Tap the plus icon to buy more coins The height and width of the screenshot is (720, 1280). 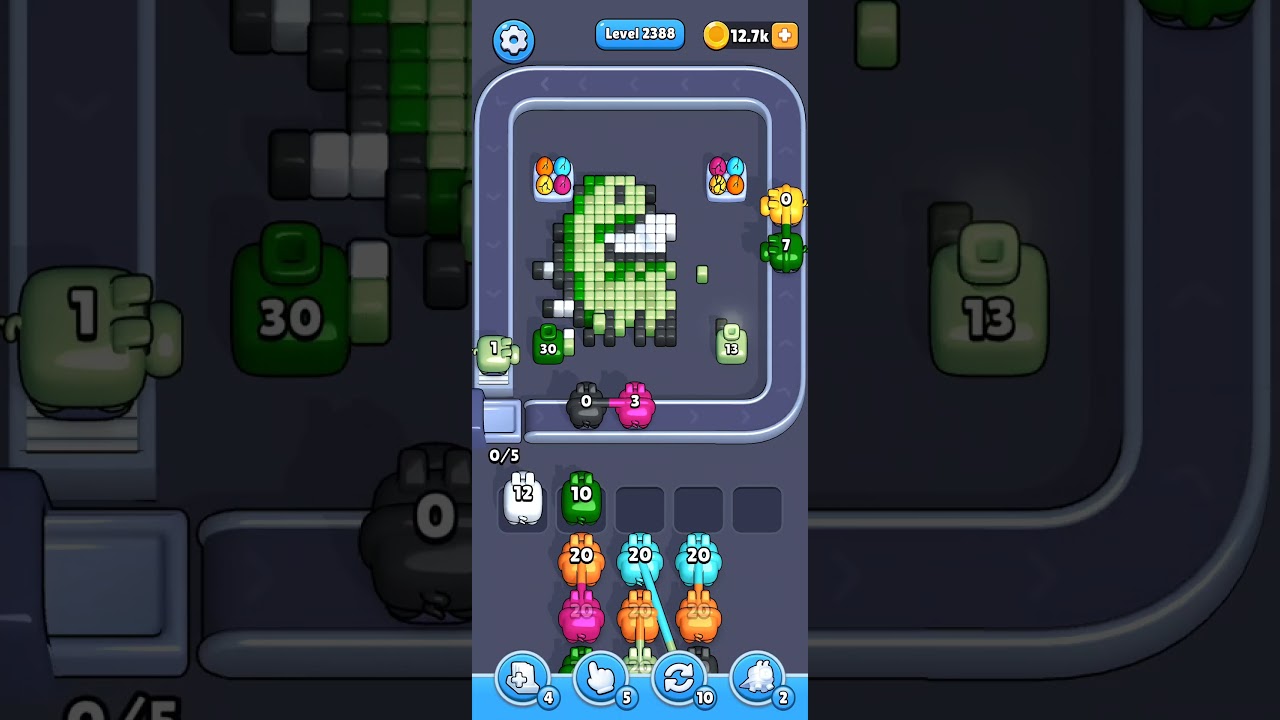[x=783, y=36]
